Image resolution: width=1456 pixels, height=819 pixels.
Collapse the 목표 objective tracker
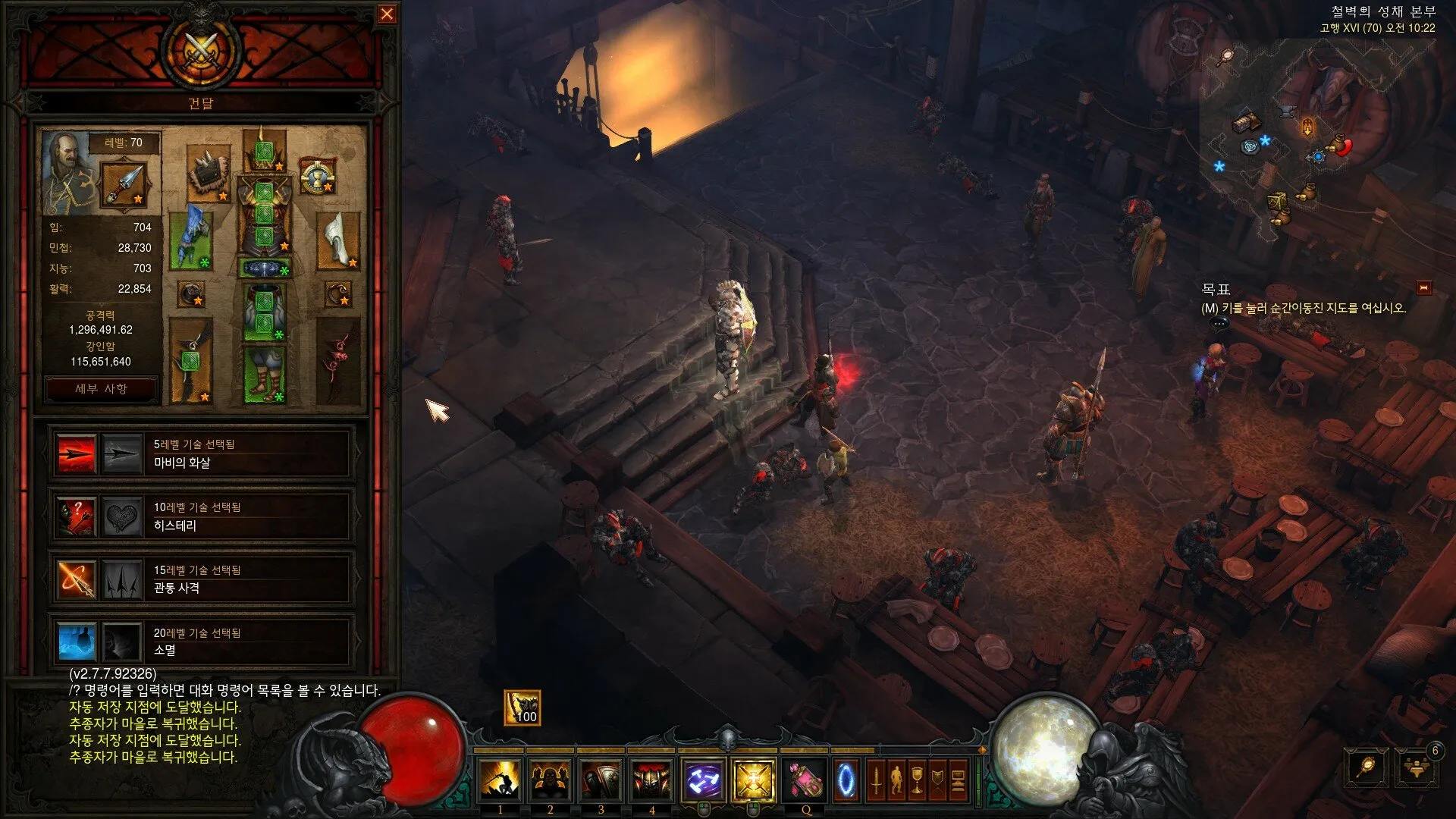pos(1423,287)
